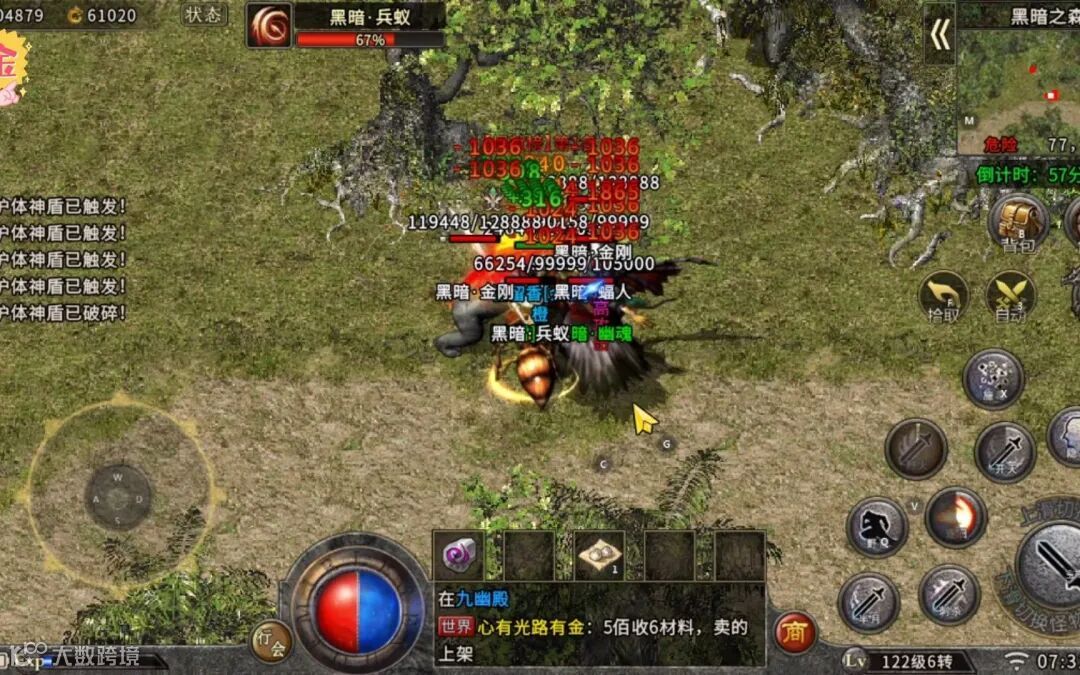Click the 九幽殿 location link in chat
The height and width of the screenshot is (675, 1080).
[x=483, y=600]
